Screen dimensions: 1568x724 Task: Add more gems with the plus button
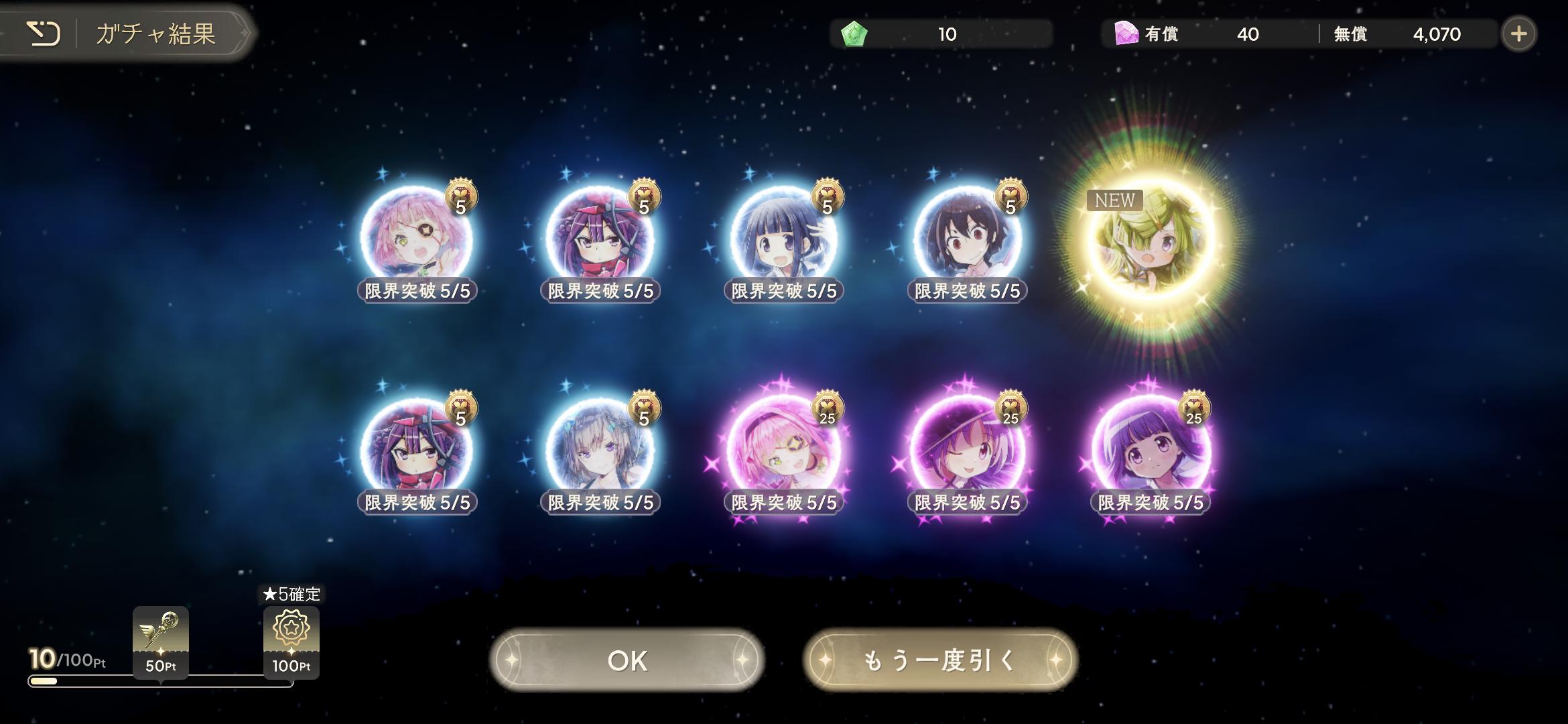1518,34
